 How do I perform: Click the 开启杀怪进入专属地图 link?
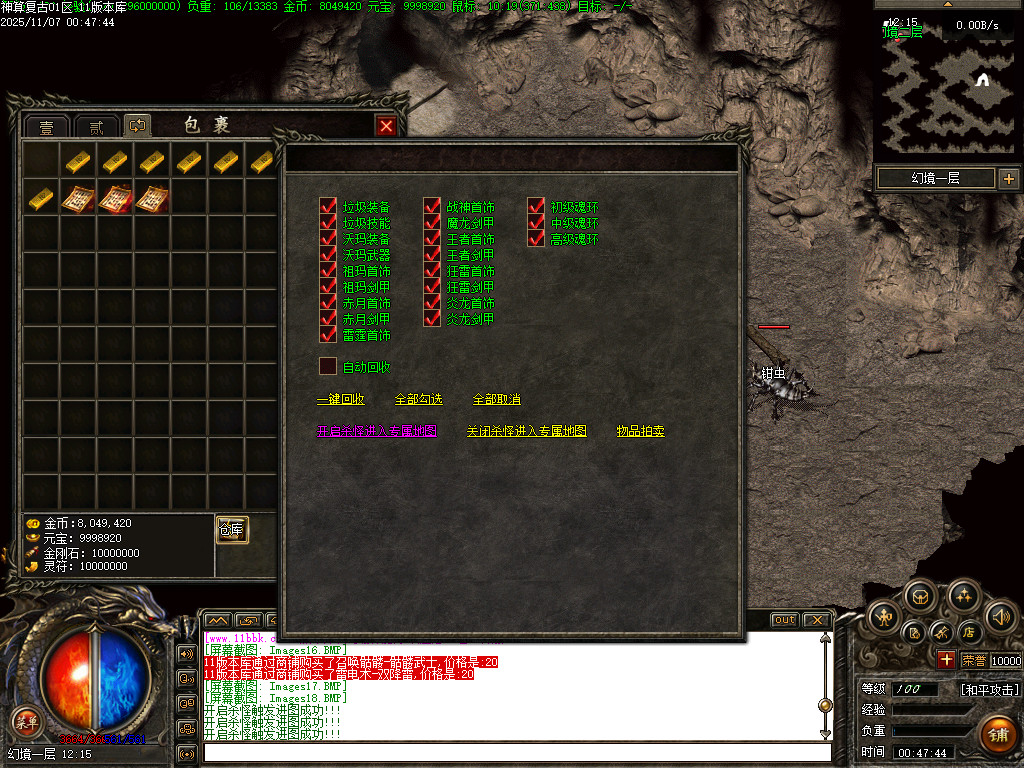tap(376, 432)
